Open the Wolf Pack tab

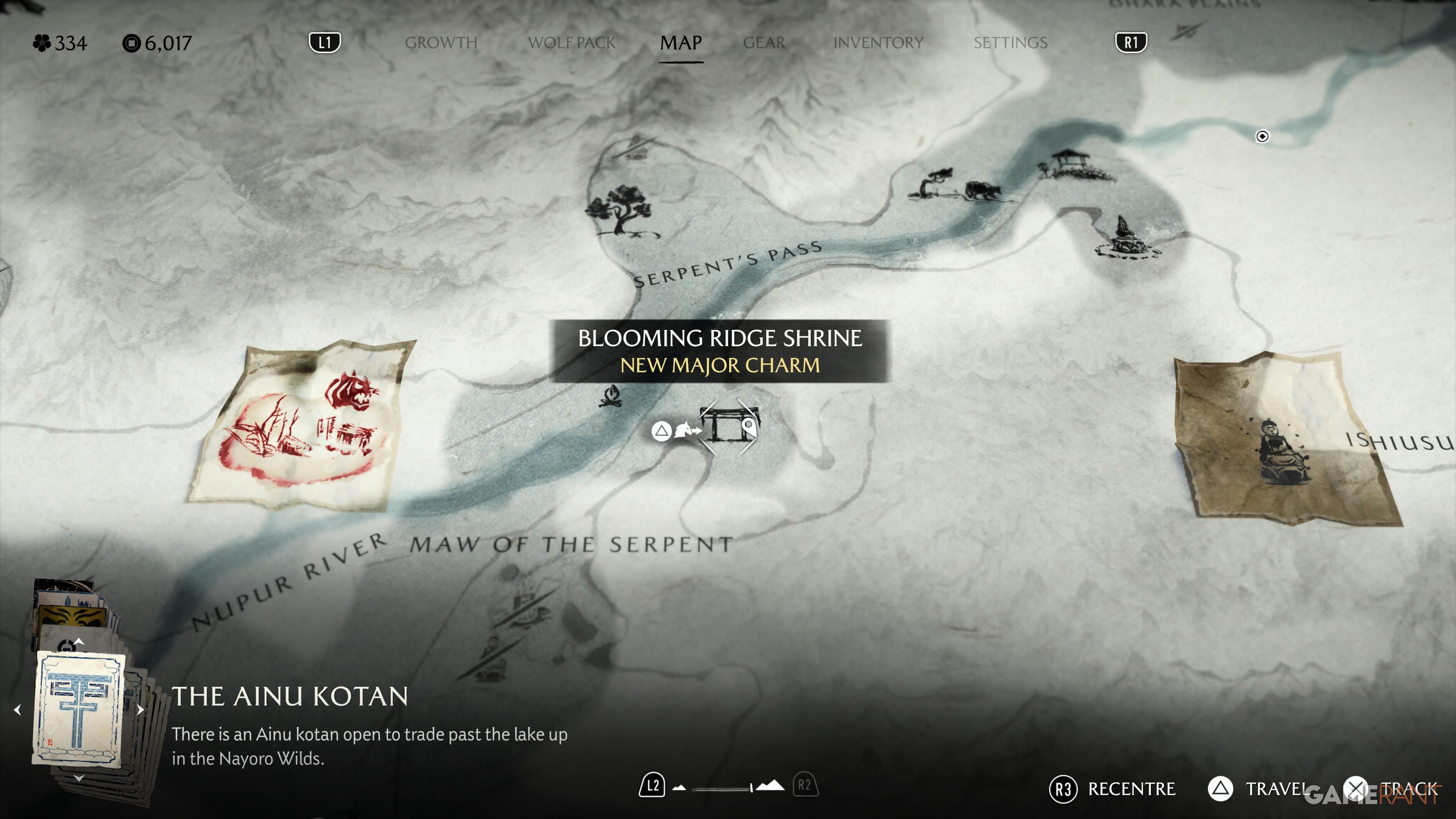[x=571, y=43]
